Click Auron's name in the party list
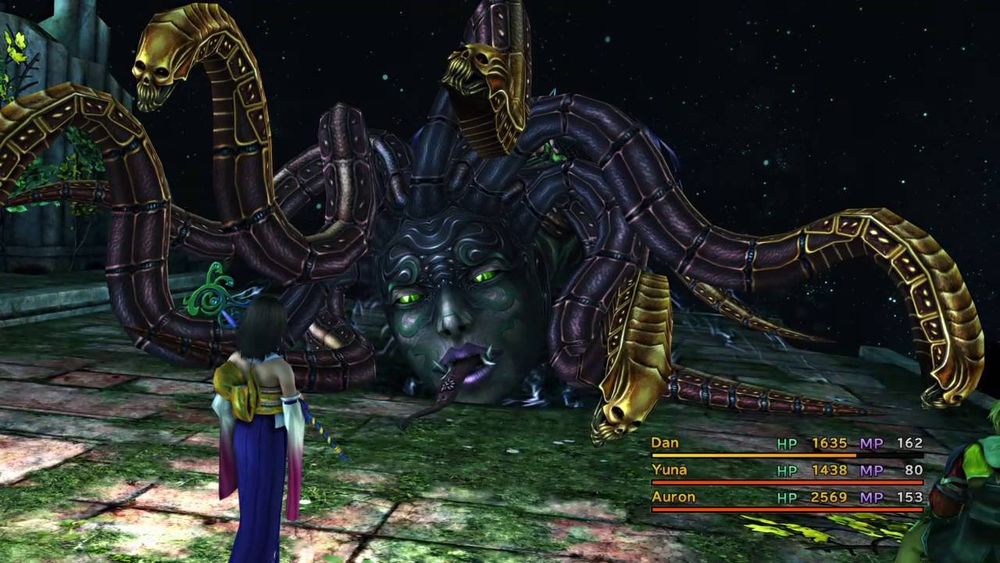The width and height of the screenshot is (1000, 563). click(x=672, y=496)
